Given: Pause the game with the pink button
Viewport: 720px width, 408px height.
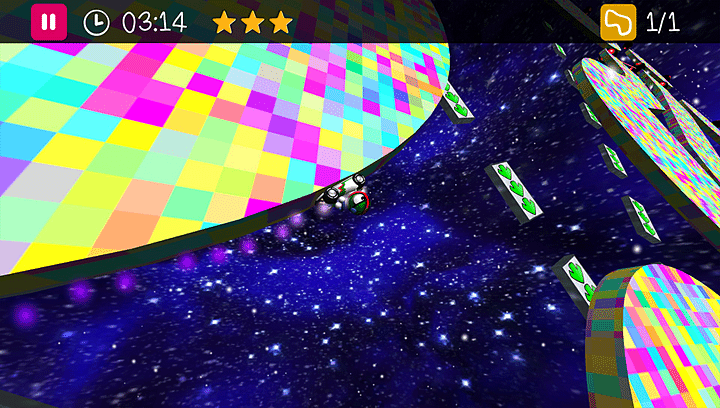Looking at the screenshot, I should tap(48, 22).
